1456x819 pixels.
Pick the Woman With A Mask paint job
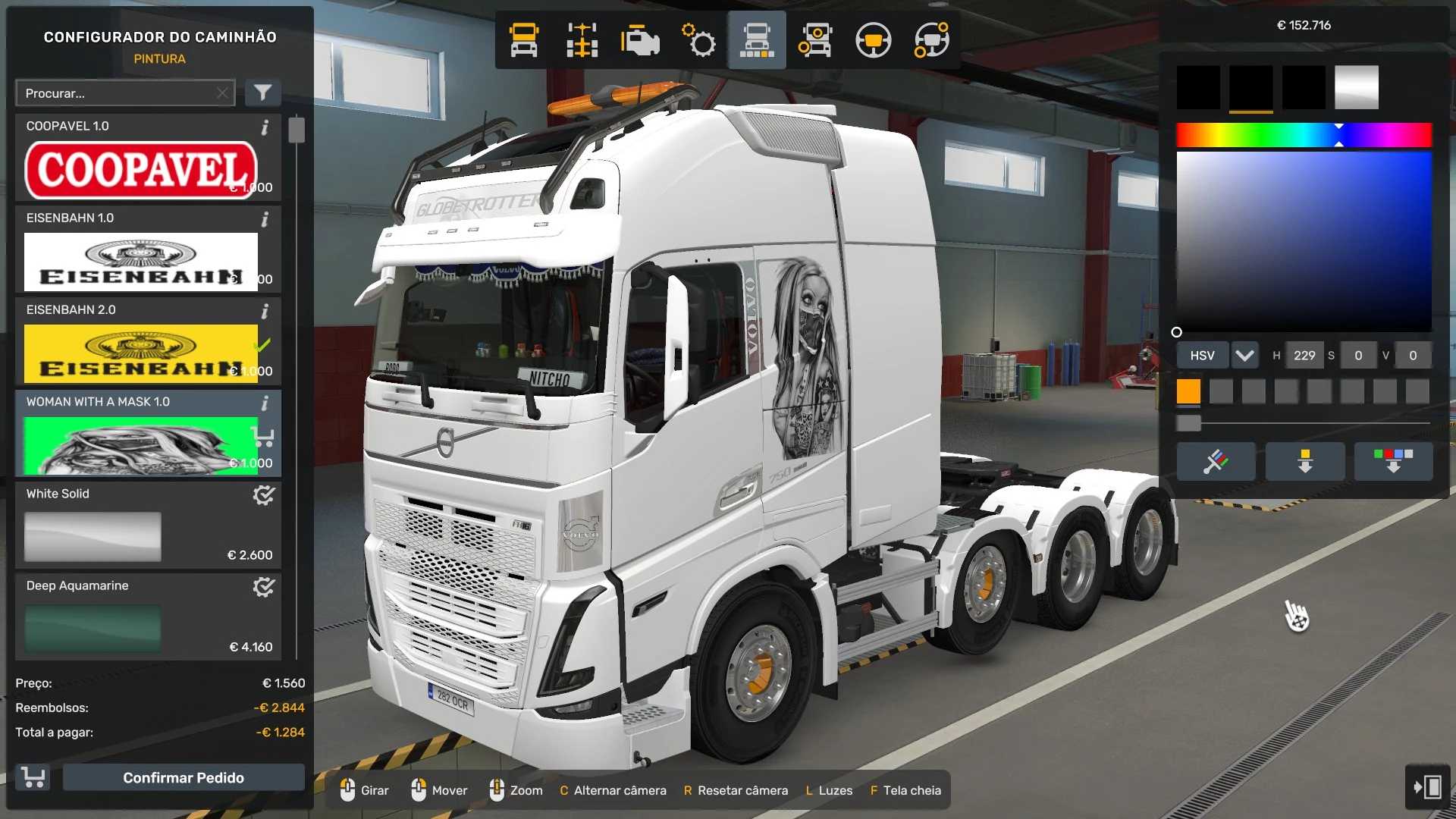click(141, 445)
